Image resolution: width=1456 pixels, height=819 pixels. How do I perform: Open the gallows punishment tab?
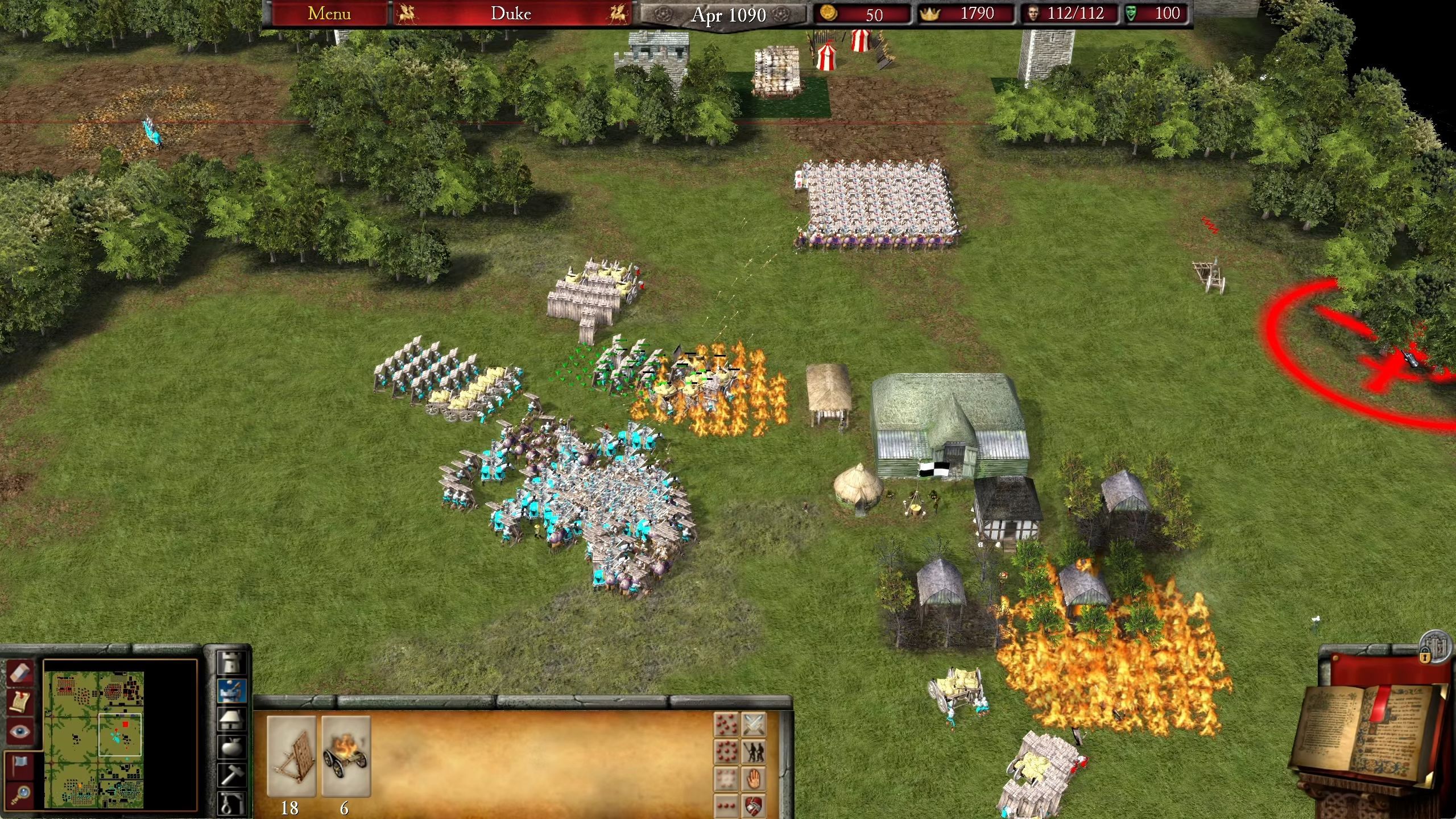click(x=232, y=801)
